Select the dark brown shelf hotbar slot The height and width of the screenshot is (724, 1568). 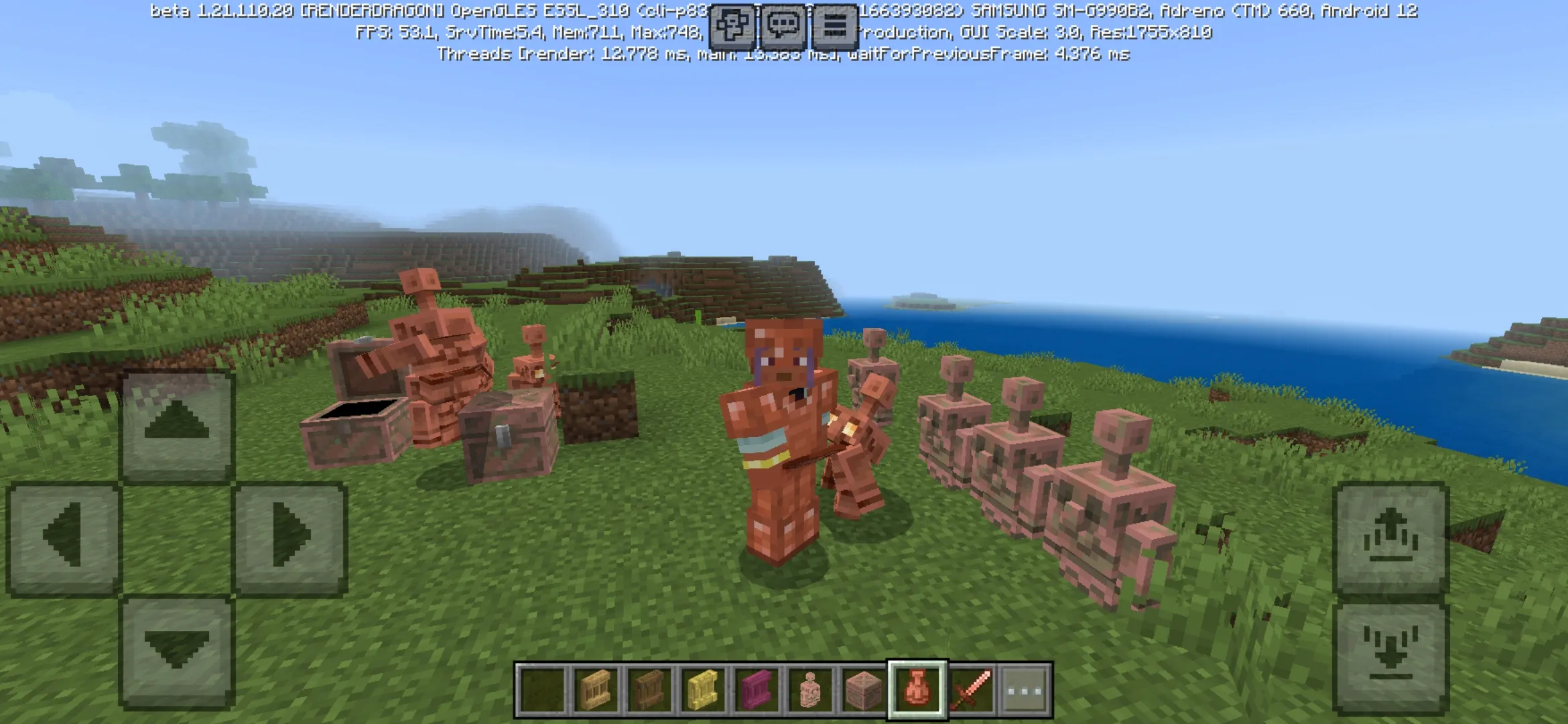tap(649, 689)
